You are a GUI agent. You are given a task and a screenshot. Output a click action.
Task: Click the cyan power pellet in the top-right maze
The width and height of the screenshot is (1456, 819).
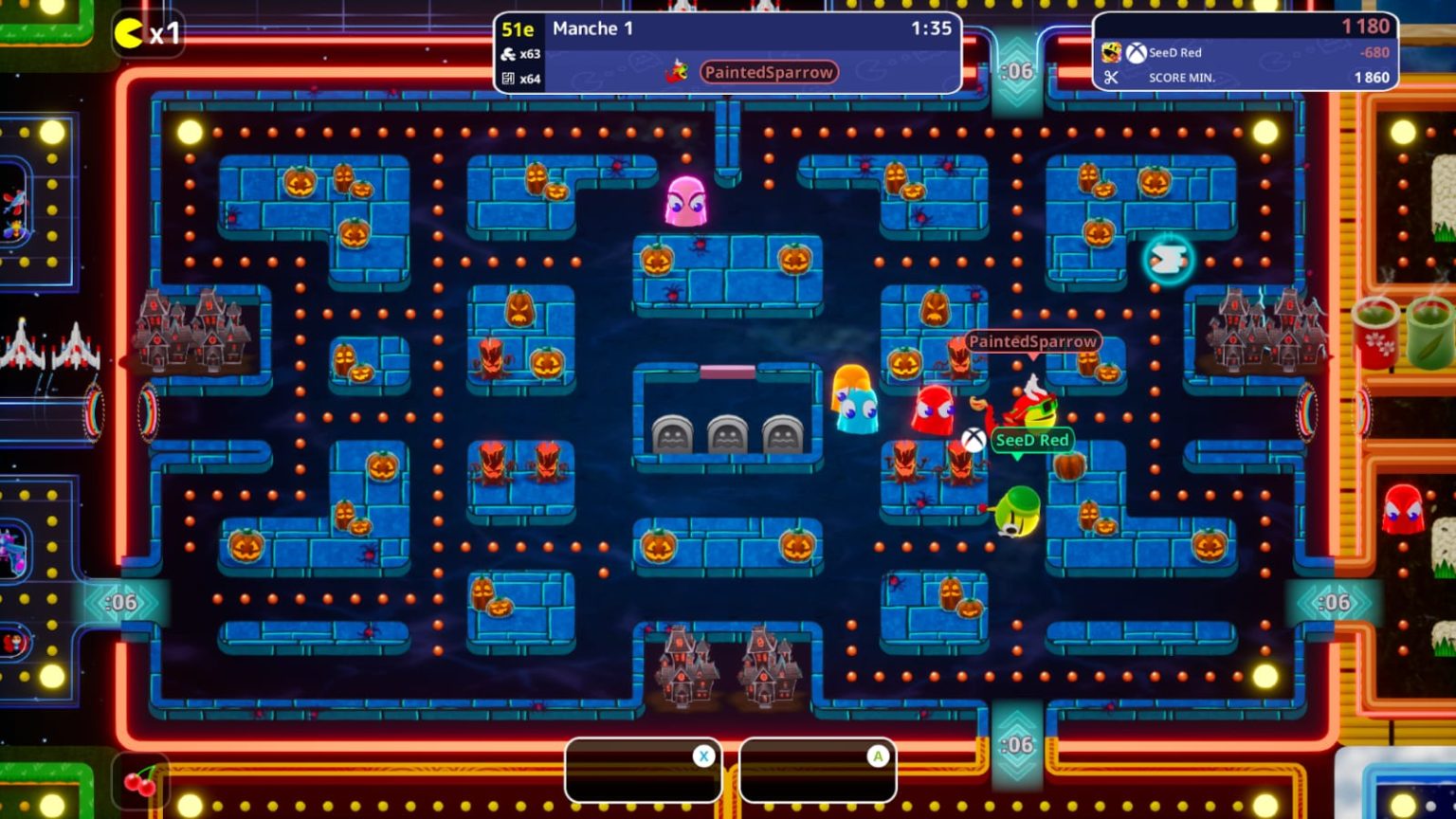pyautogui.click(x=1169, y=256)
